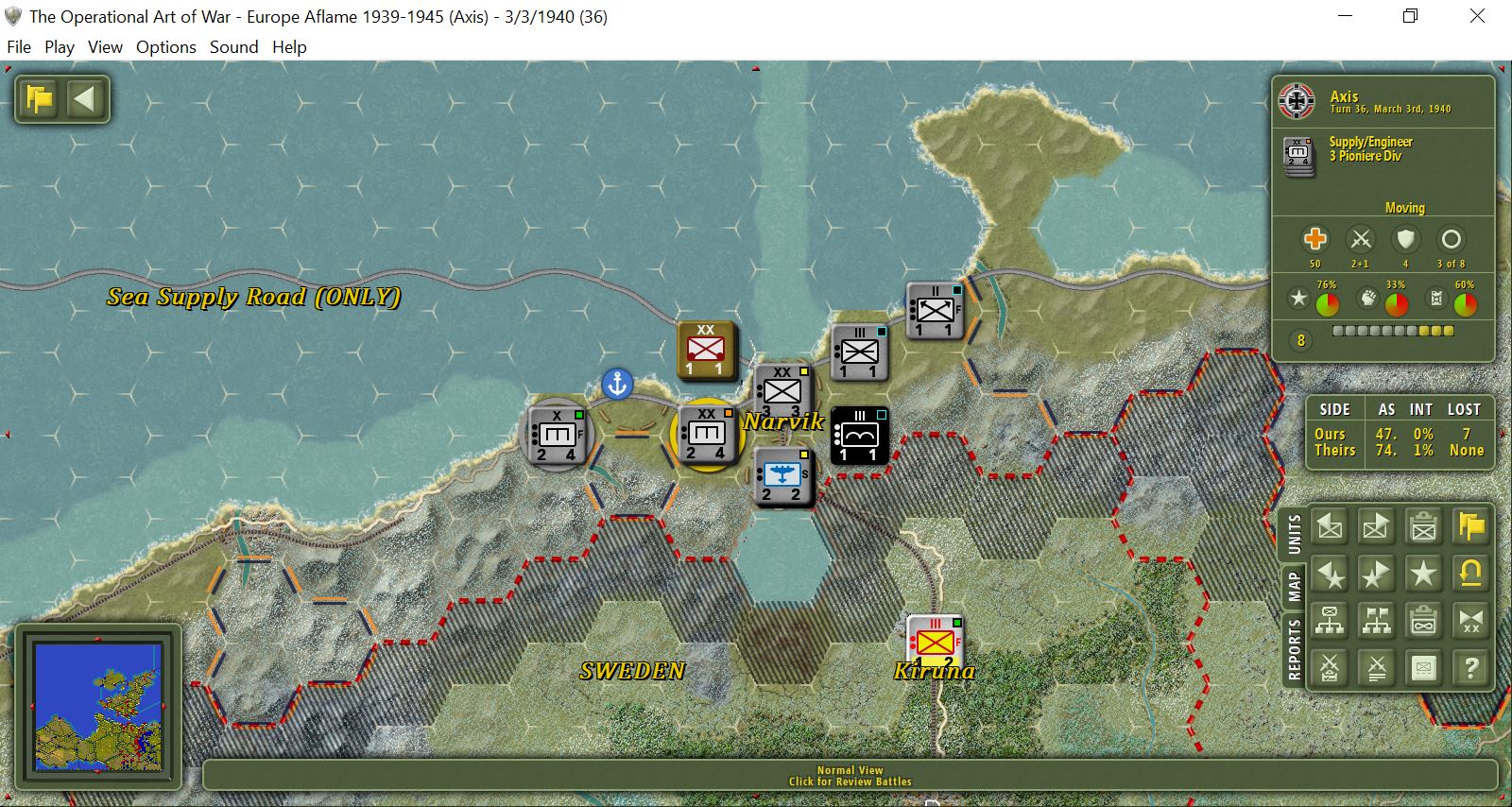Image resolution: width=1512 pixels, height=807 pixels.
Task: Switch to the UNITS sidebar tab
Action: click(1294, 531)
